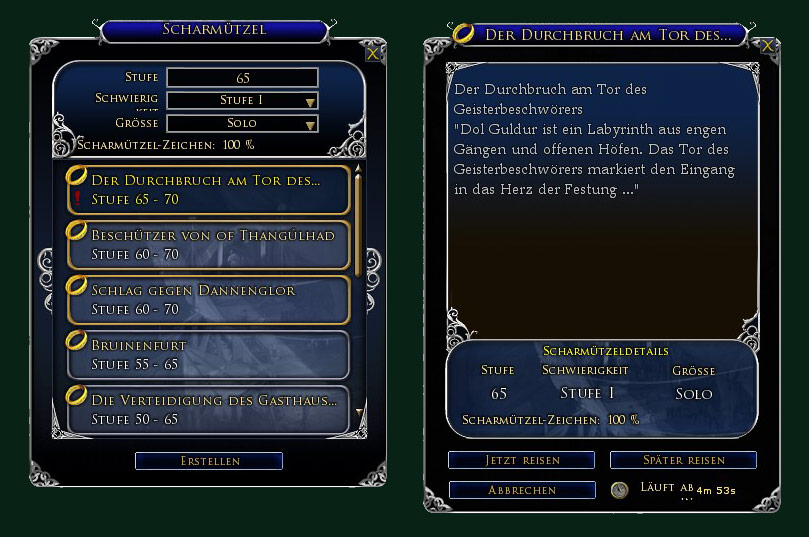Close the Scharmützel window
The image size is (809, 537).
pos(372,54)
